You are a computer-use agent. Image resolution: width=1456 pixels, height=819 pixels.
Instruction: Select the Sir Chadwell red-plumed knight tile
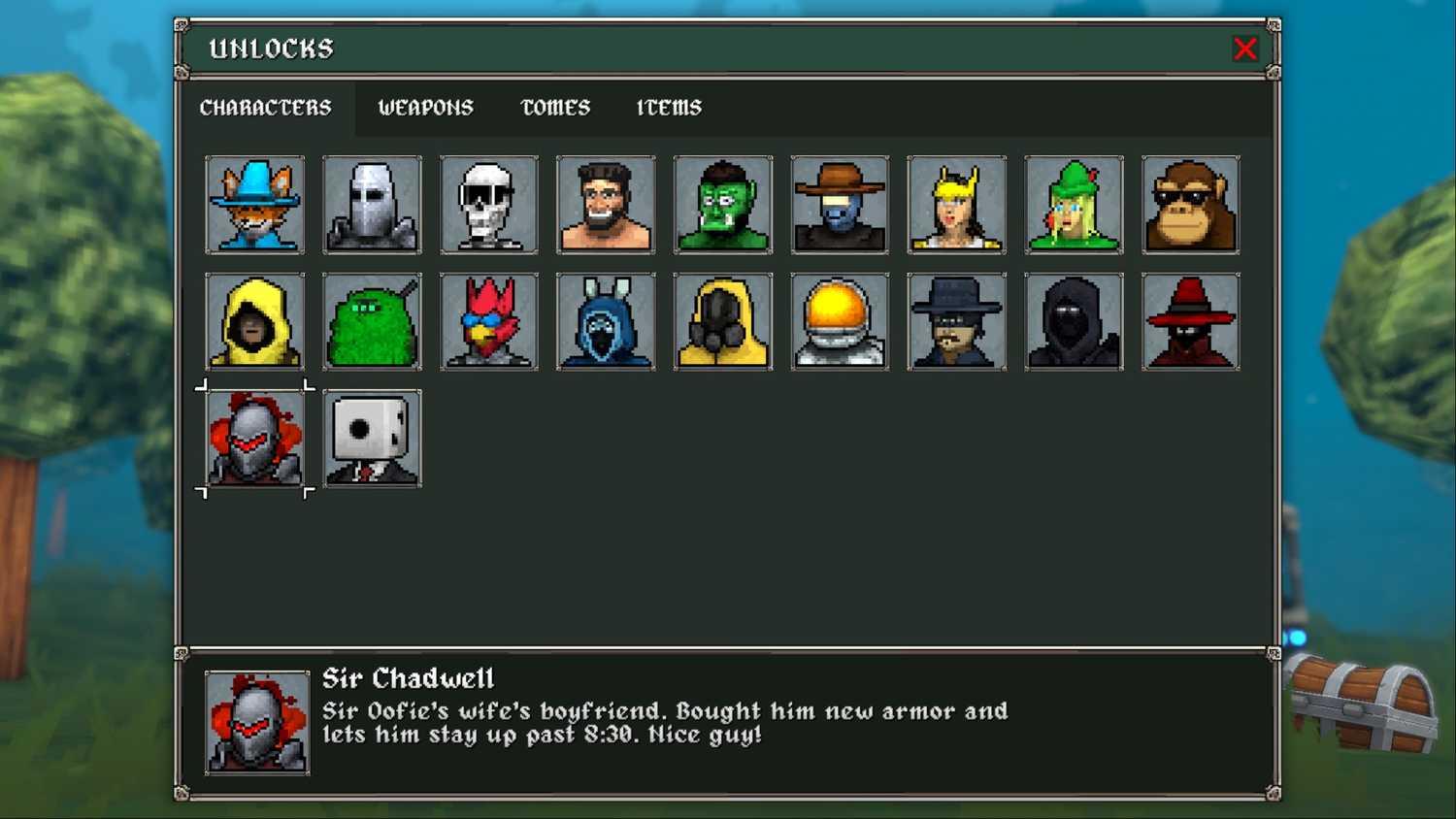click(255, 439)
